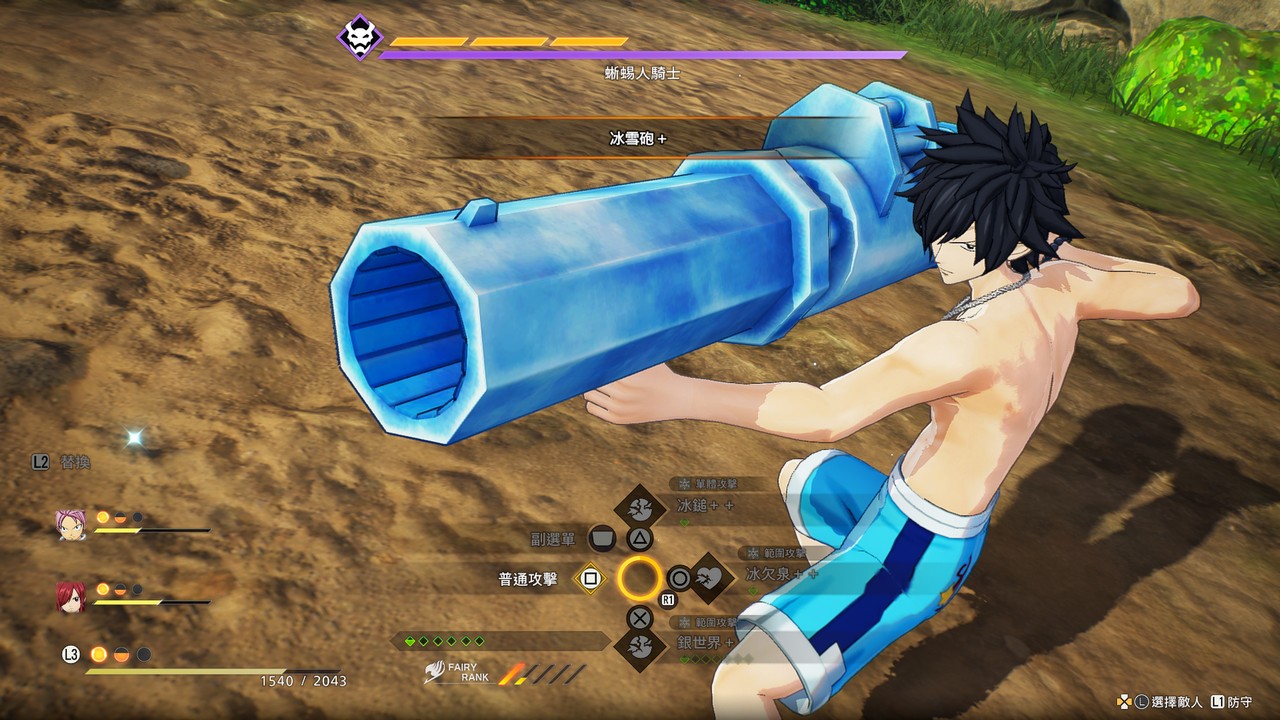This screenshot has width=1280, height=720.
Task: Activate the 冰欠泉 area attack icon
Action: (711, 577)
